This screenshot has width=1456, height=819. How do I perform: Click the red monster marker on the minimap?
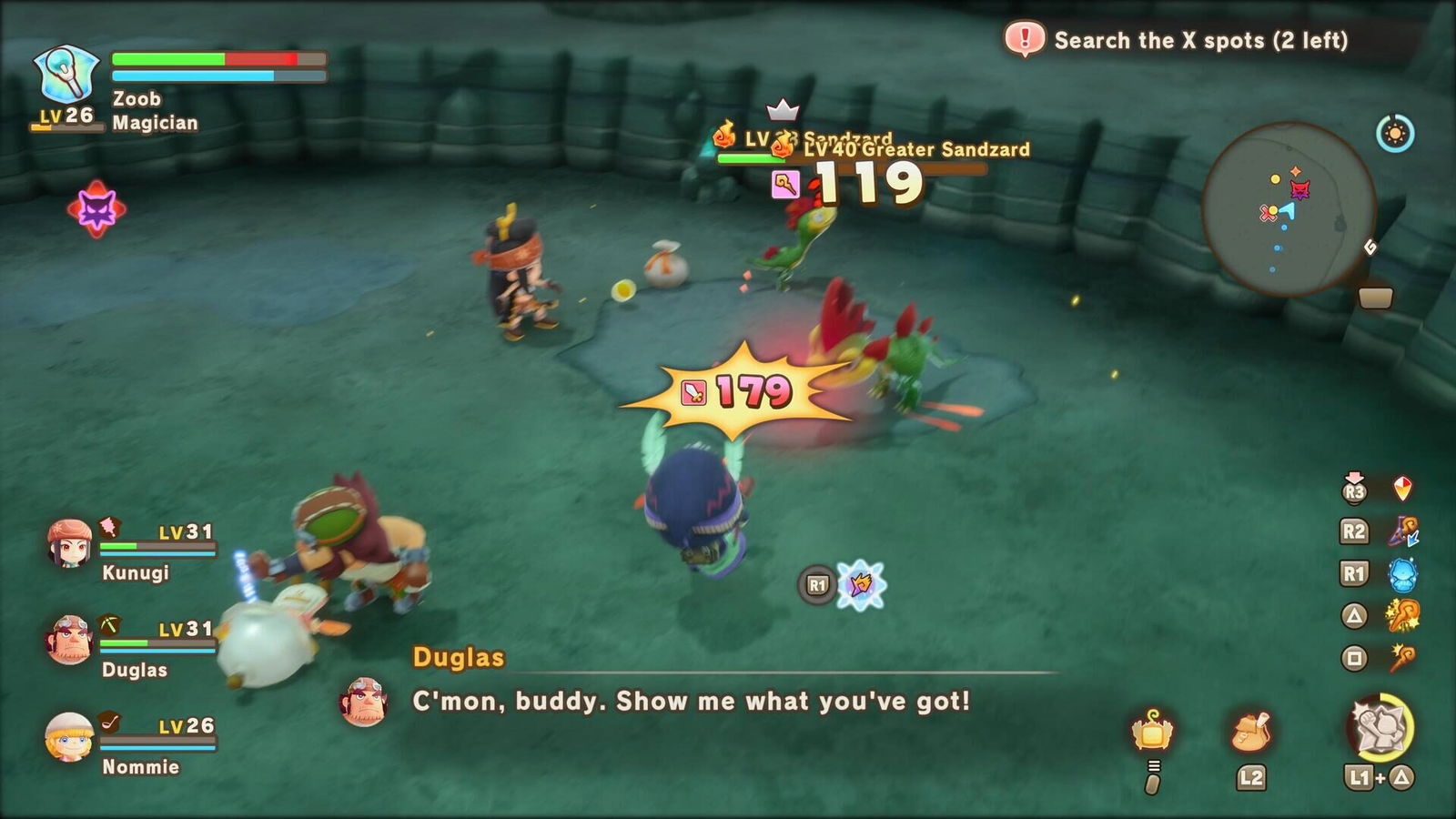(x=1300, y=189)
